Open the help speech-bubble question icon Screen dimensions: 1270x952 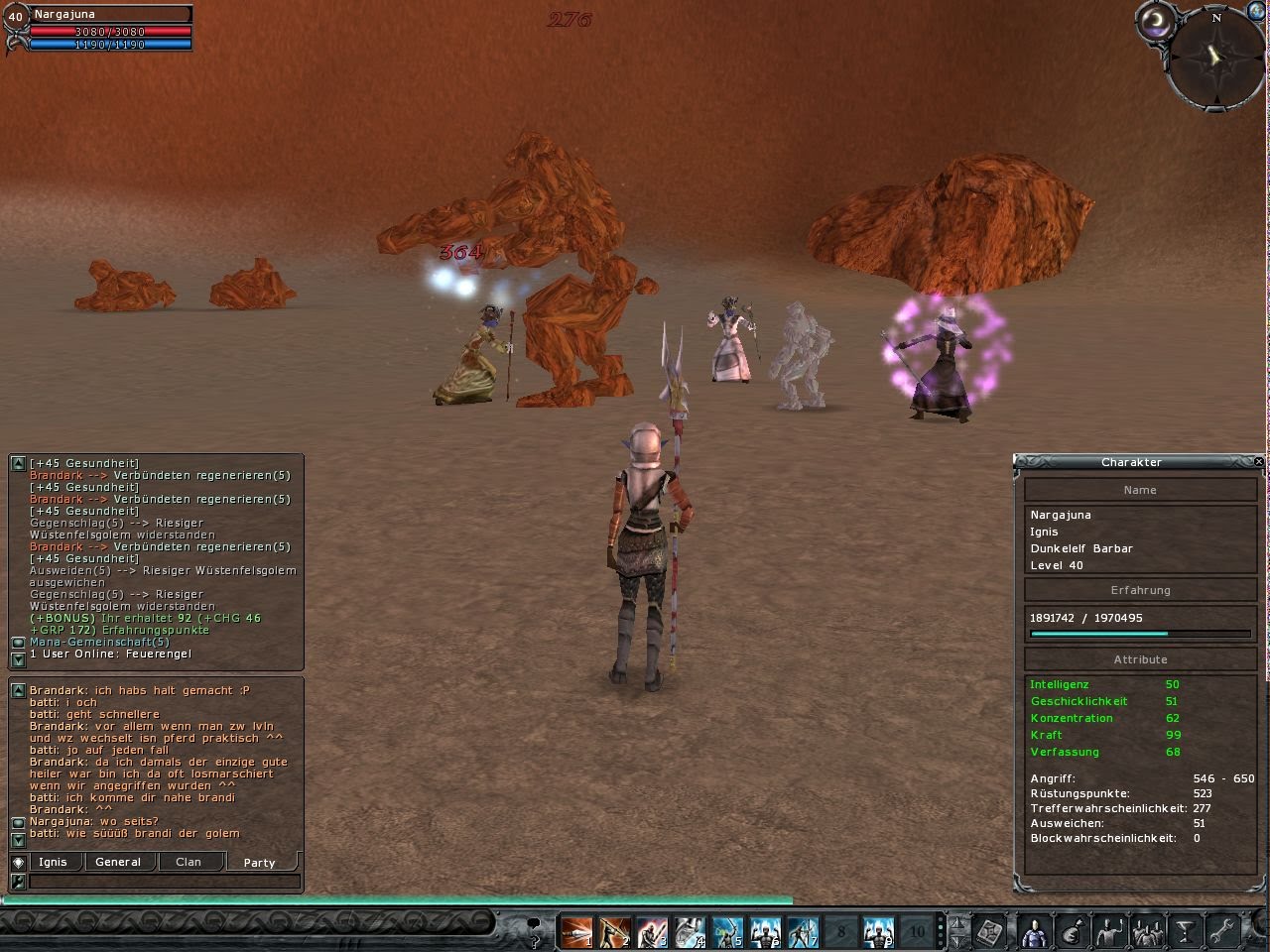(x=534, y=930)
